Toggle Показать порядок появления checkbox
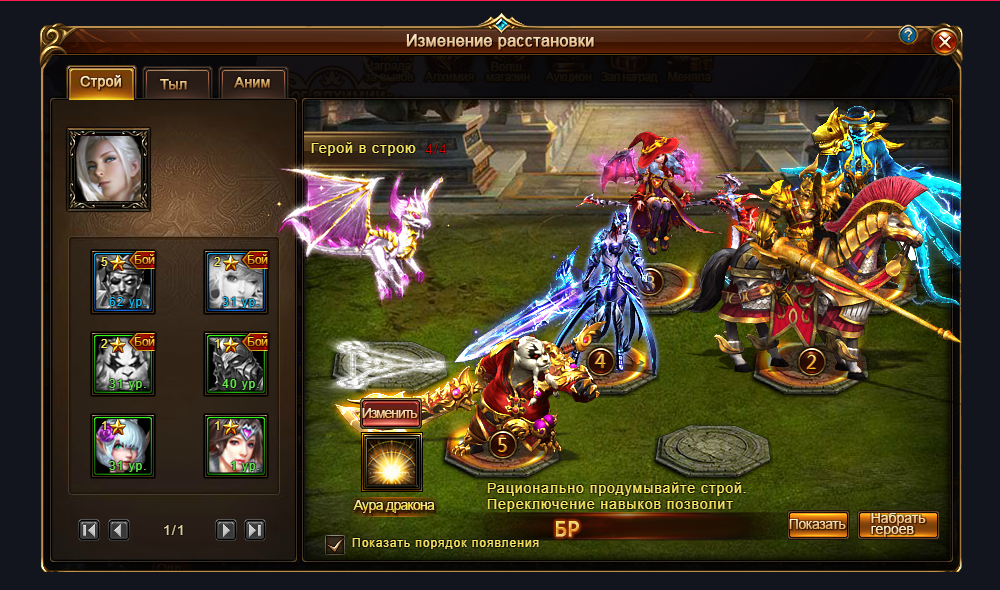Image resolution: width=1000 pixels, height=590 pixels. click(x=336, y=544)
